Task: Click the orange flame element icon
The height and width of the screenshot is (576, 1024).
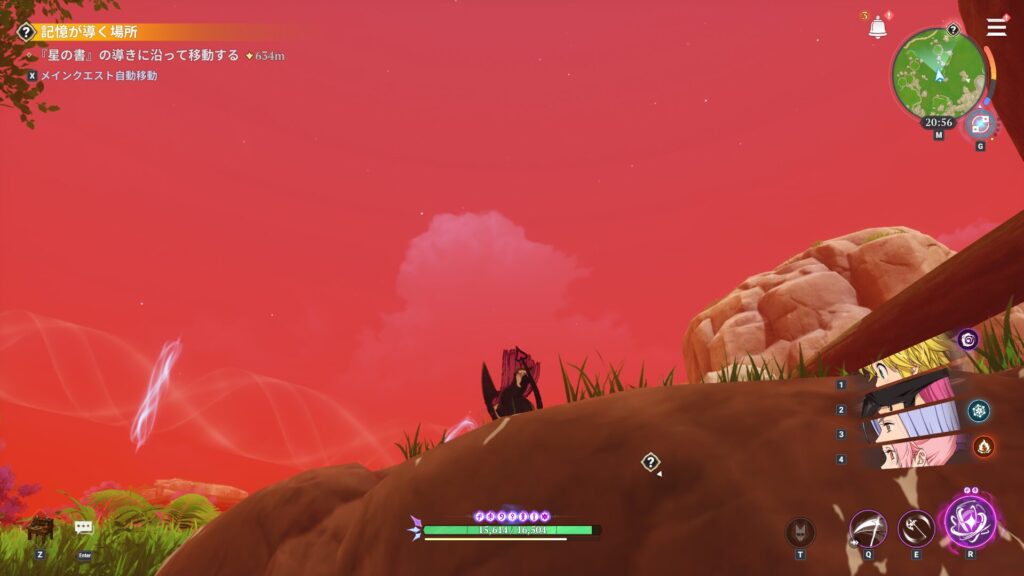Action: 983,446
